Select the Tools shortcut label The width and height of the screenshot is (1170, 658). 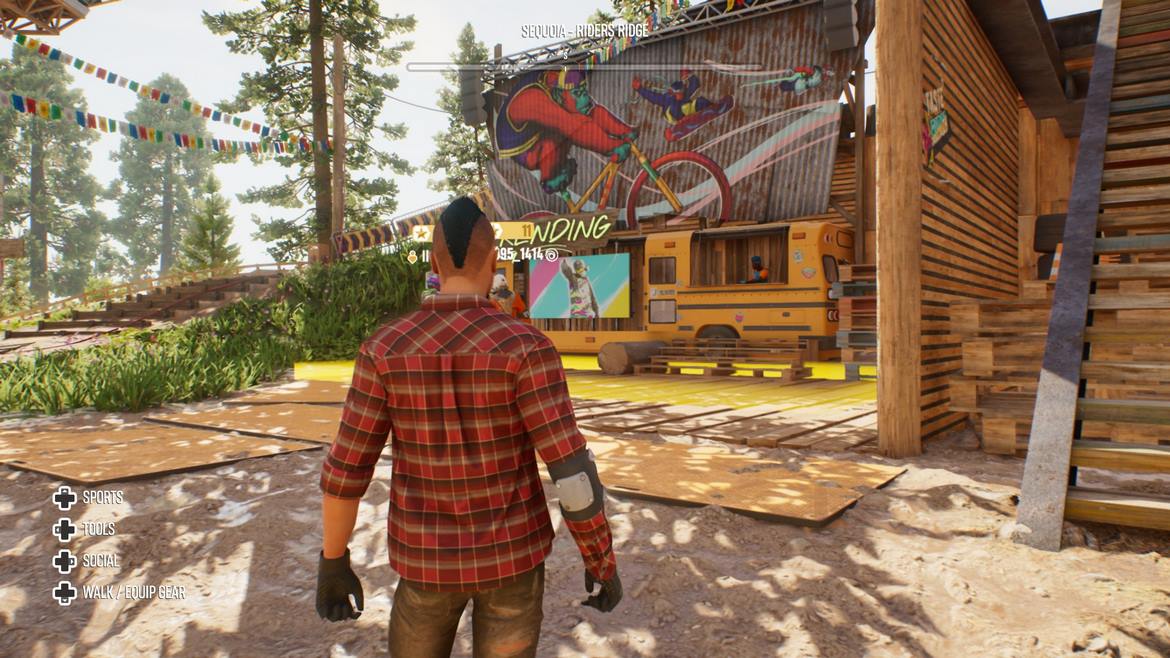click(x=98, y=530)
